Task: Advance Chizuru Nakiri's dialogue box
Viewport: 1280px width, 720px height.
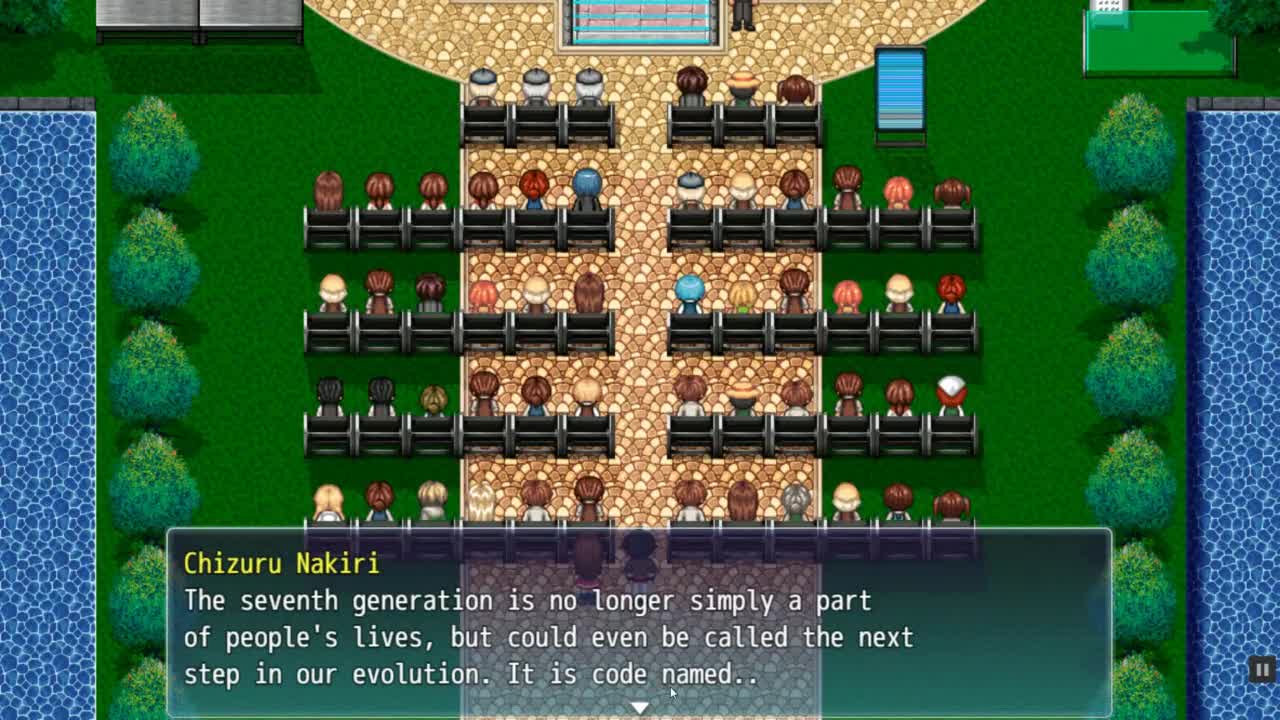Action: coord(639,622)
